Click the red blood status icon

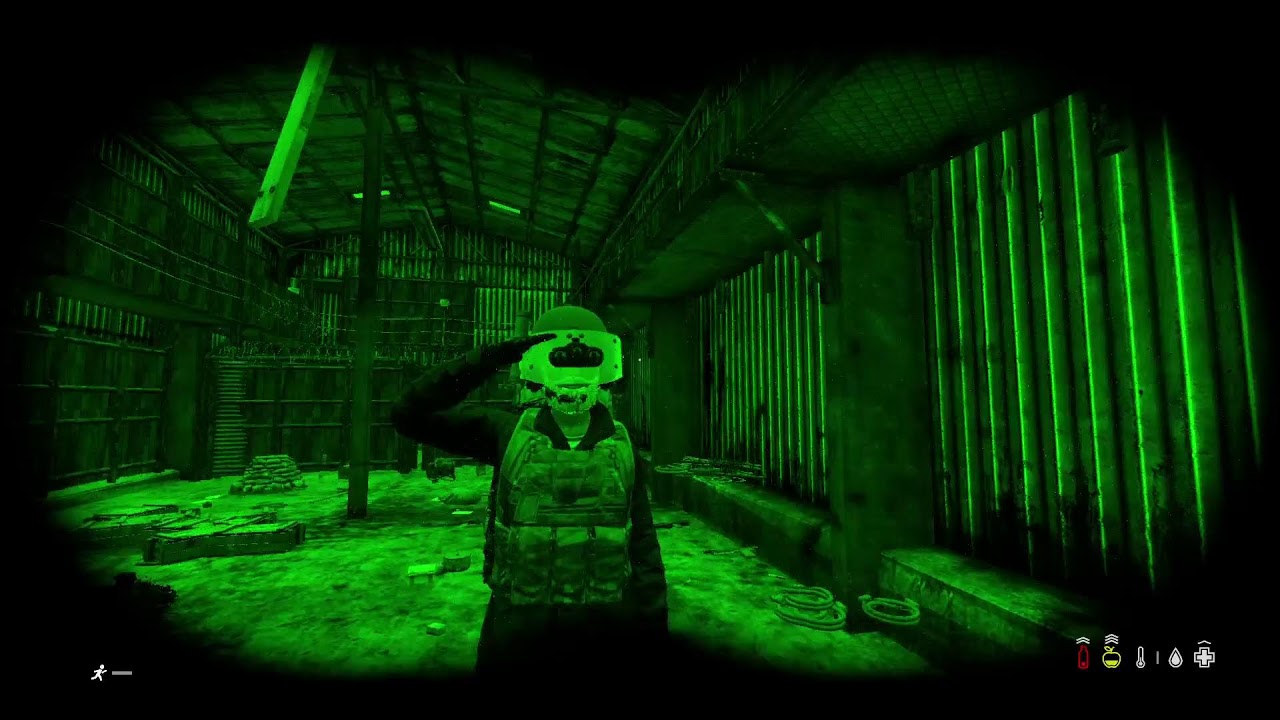click(1083, 657)
